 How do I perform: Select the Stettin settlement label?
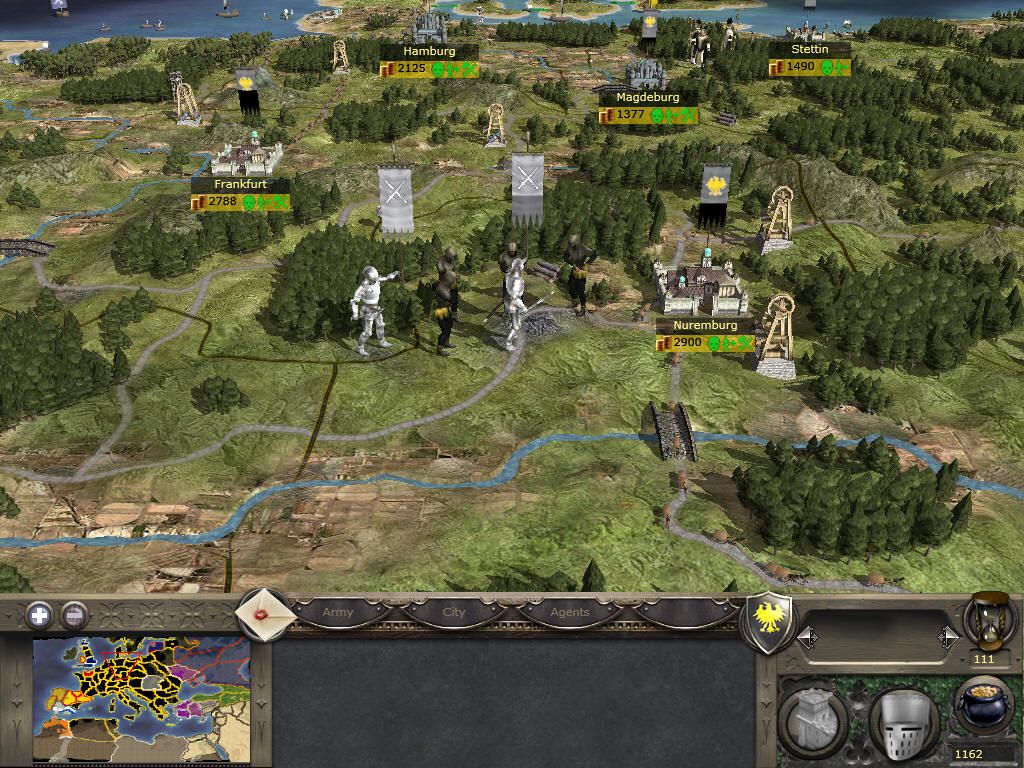(810, 49)
